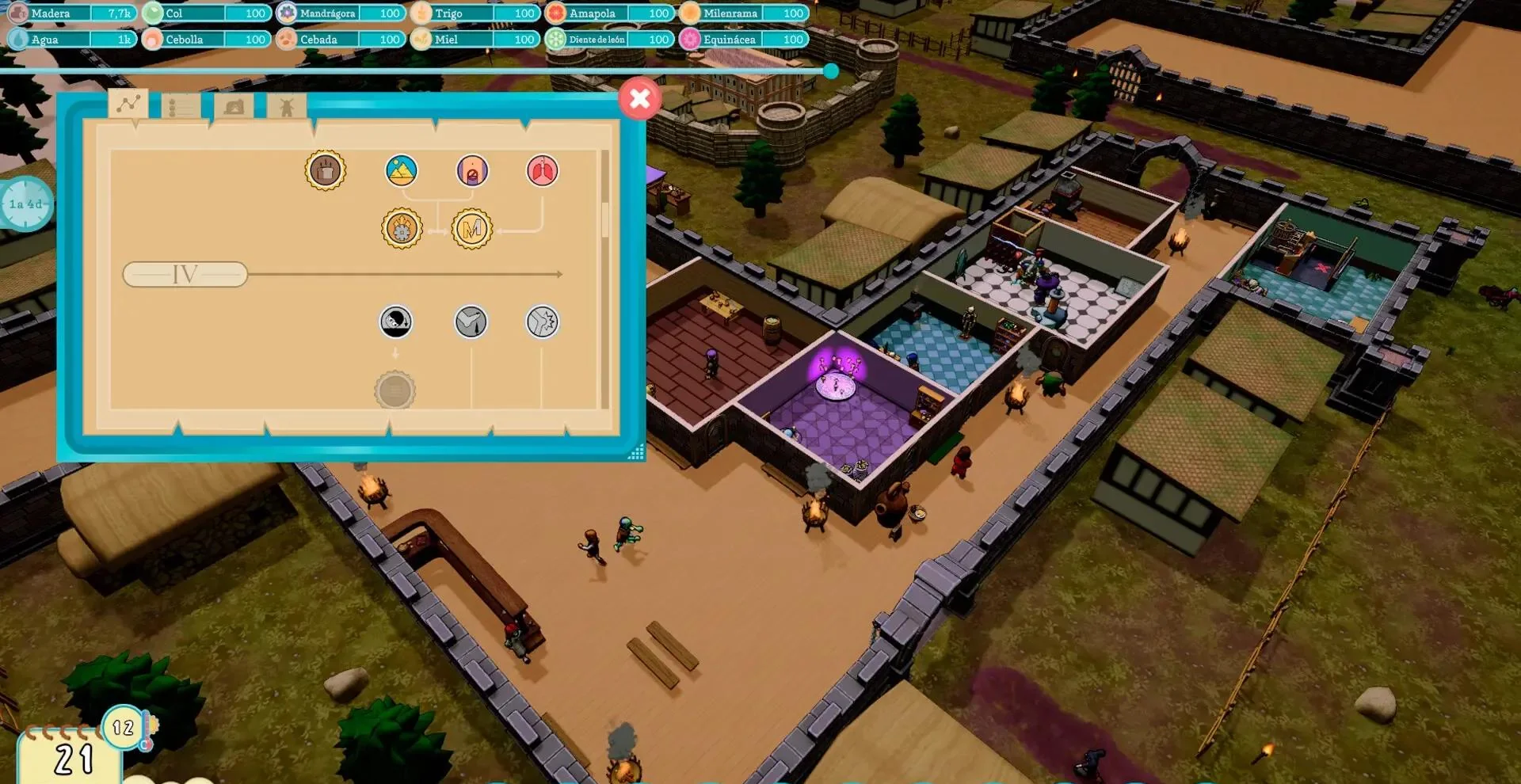Select the tier IV label

point(185,275)
